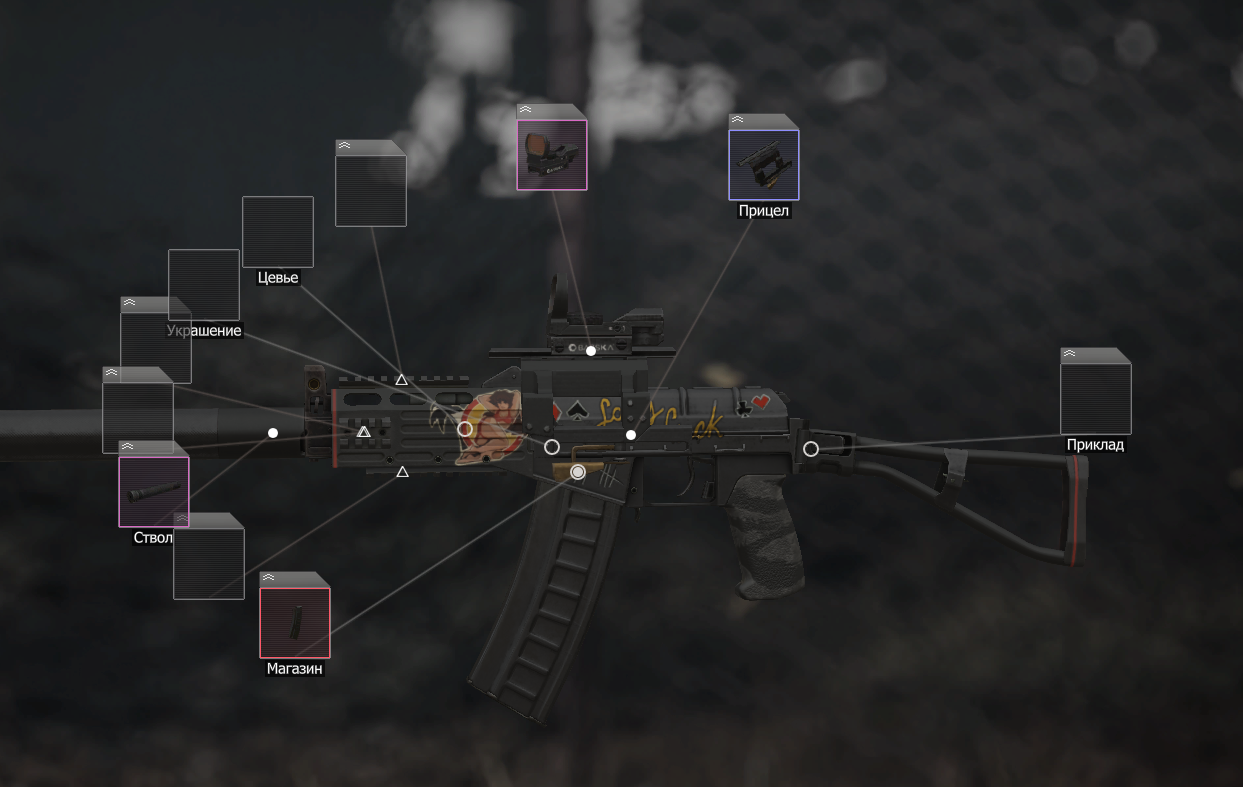Viewport: 1243px width, 787px height.
Task: Select the empty Украшение slot
Action: coord(204,285)
